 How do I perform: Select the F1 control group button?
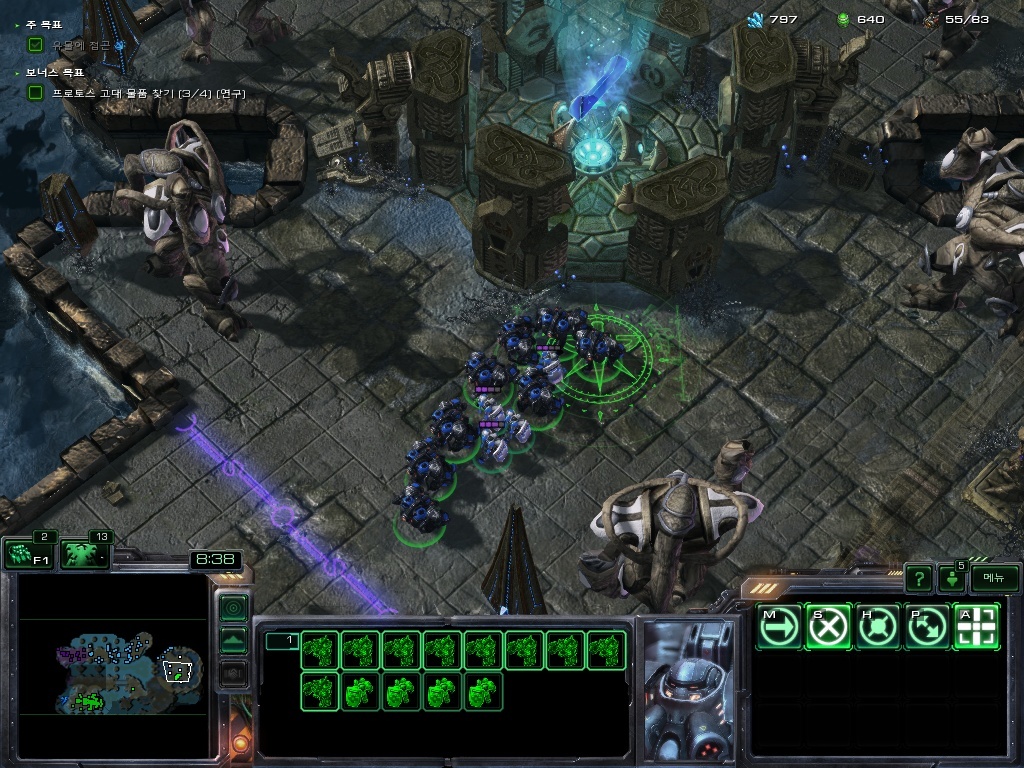[x=26, y=555]
